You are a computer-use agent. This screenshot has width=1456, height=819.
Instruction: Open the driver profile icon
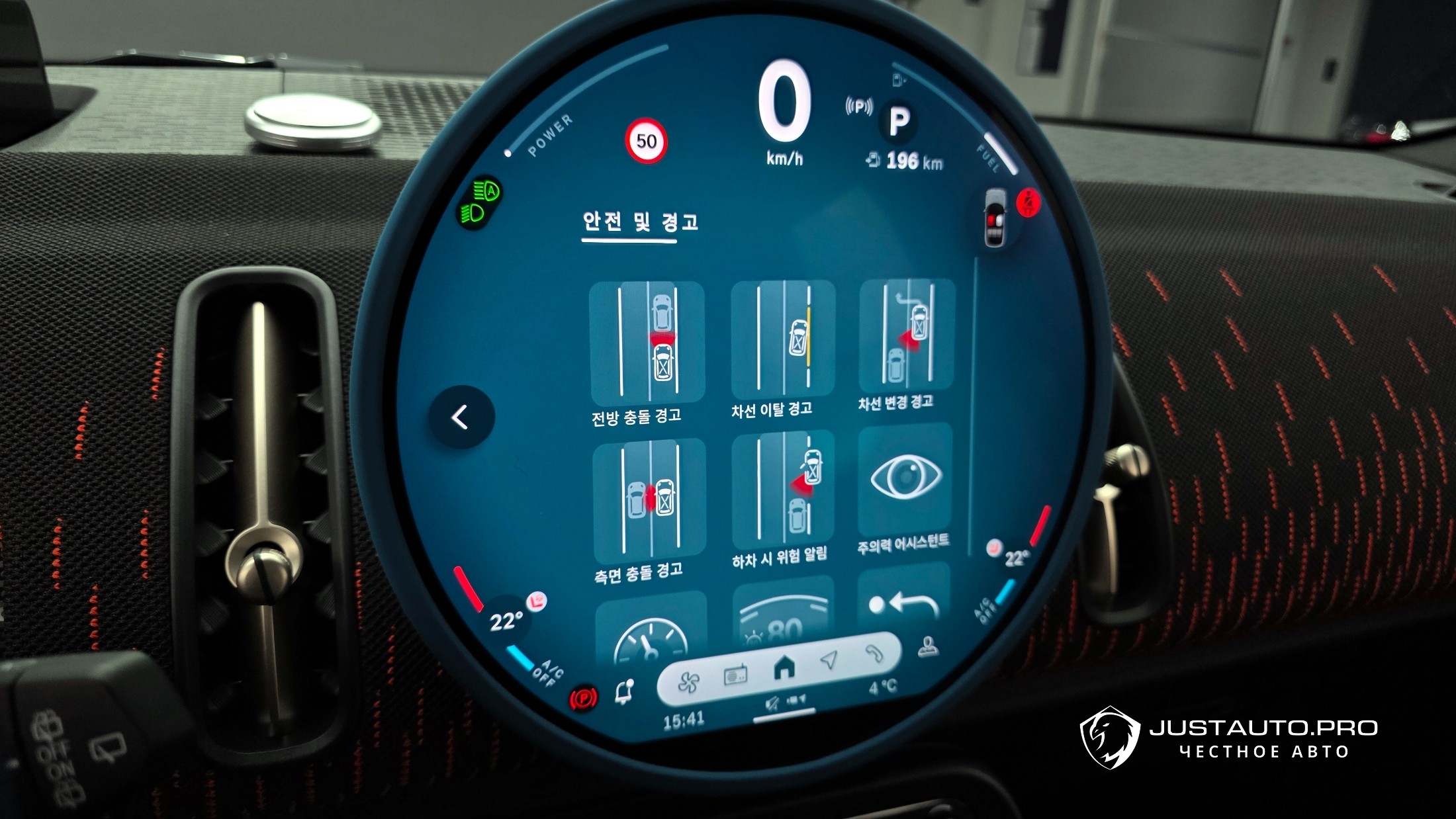(928, 648)
